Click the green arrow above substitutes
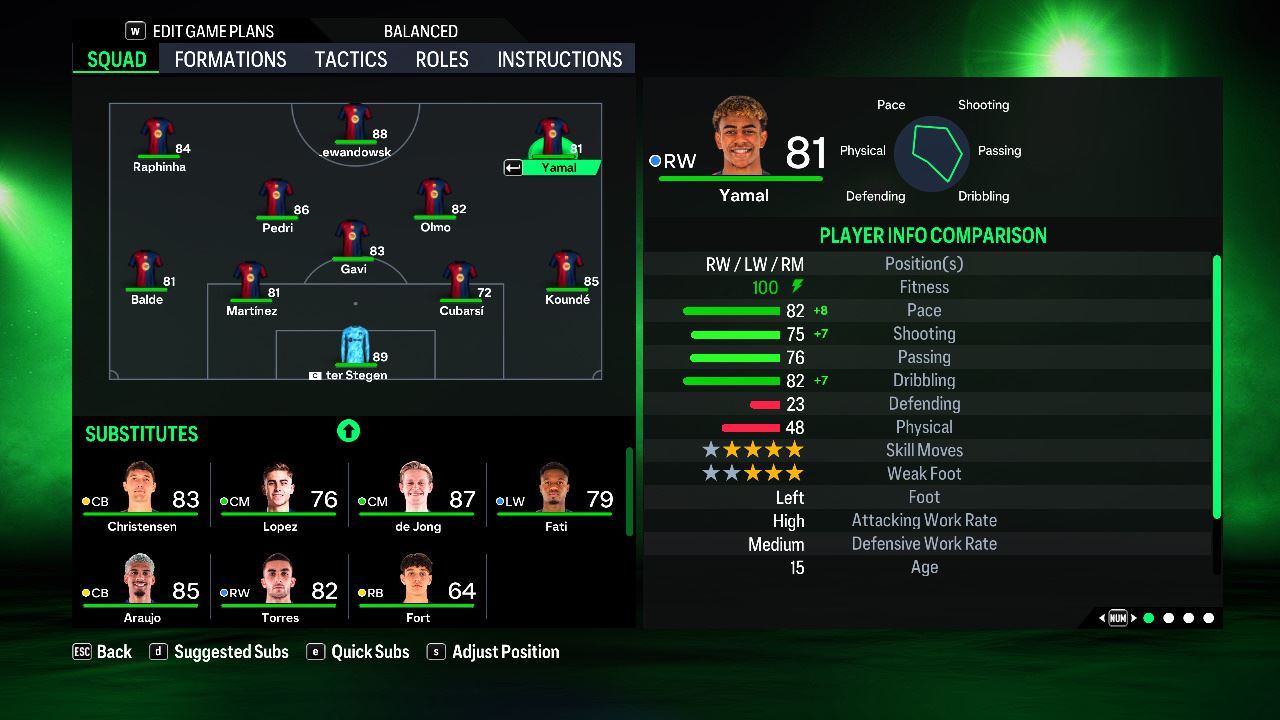1280x720 pixels. (x=348, y=431)
